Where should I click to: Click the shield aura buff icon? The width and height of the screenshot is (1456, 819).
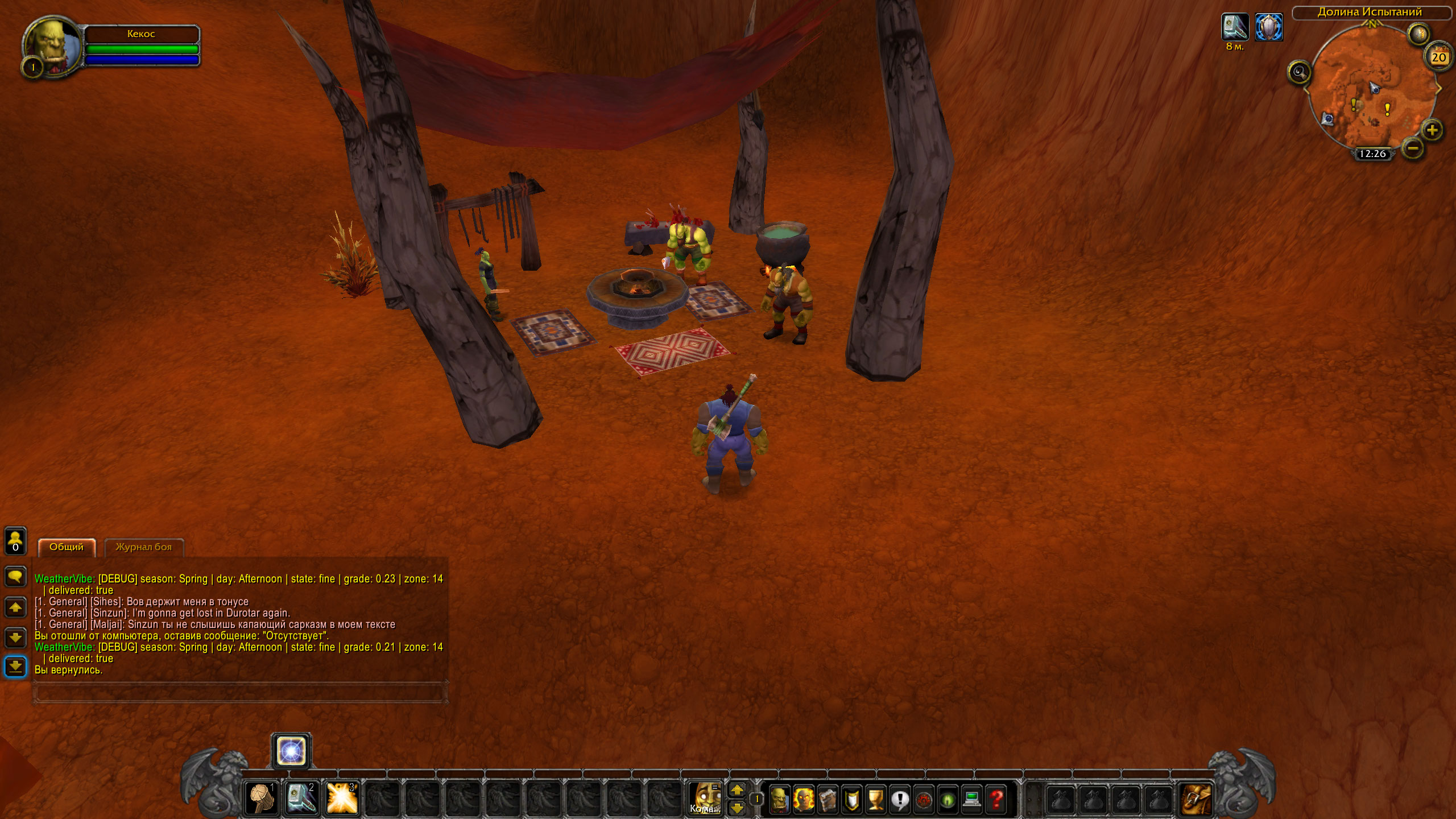[1269, 27]
